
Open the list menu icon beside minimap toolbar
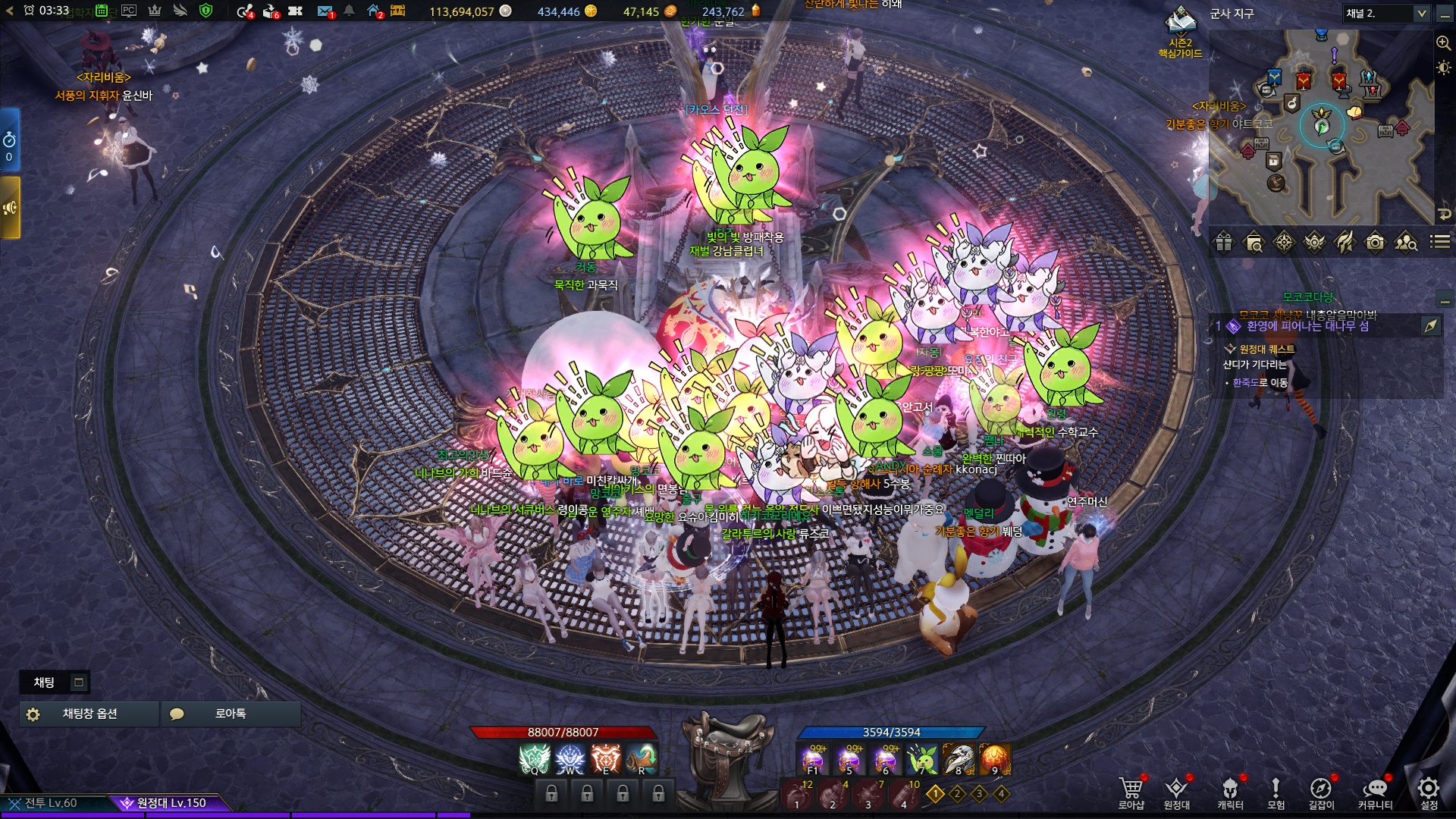(1440, 242)
